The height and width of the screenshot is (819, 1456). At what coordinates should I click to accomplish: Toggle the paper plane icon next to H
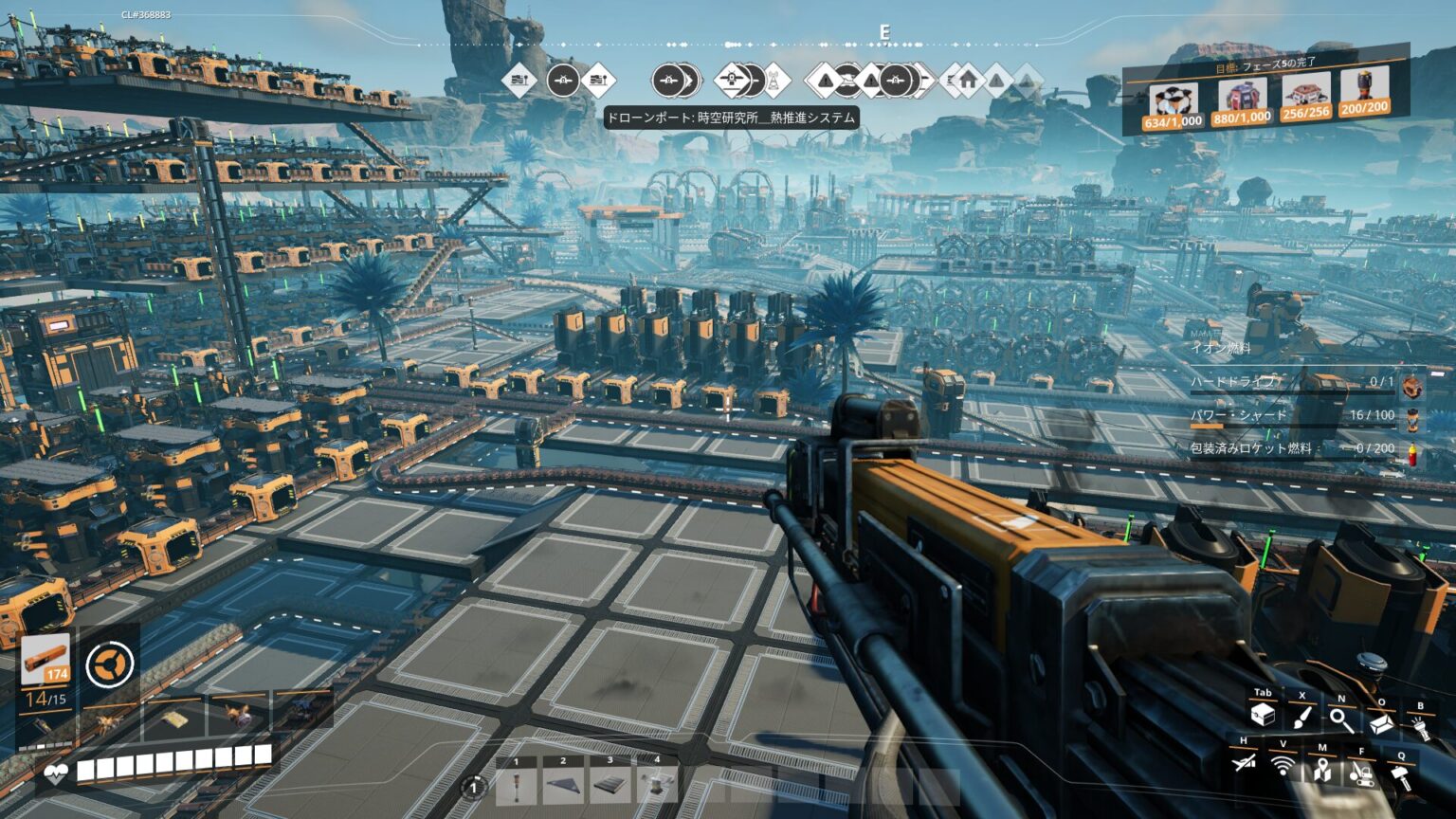click(x=1244, y=764)
